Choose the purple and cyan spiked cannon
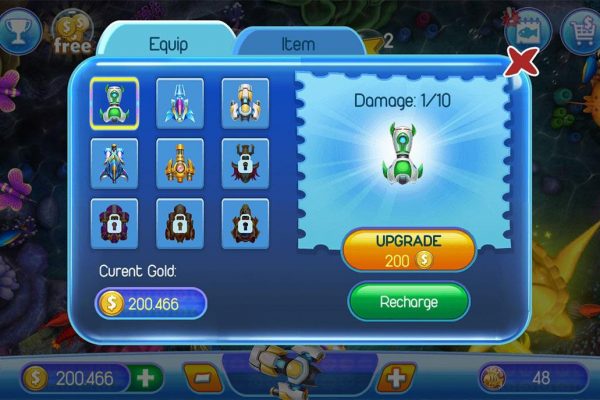 180,103
